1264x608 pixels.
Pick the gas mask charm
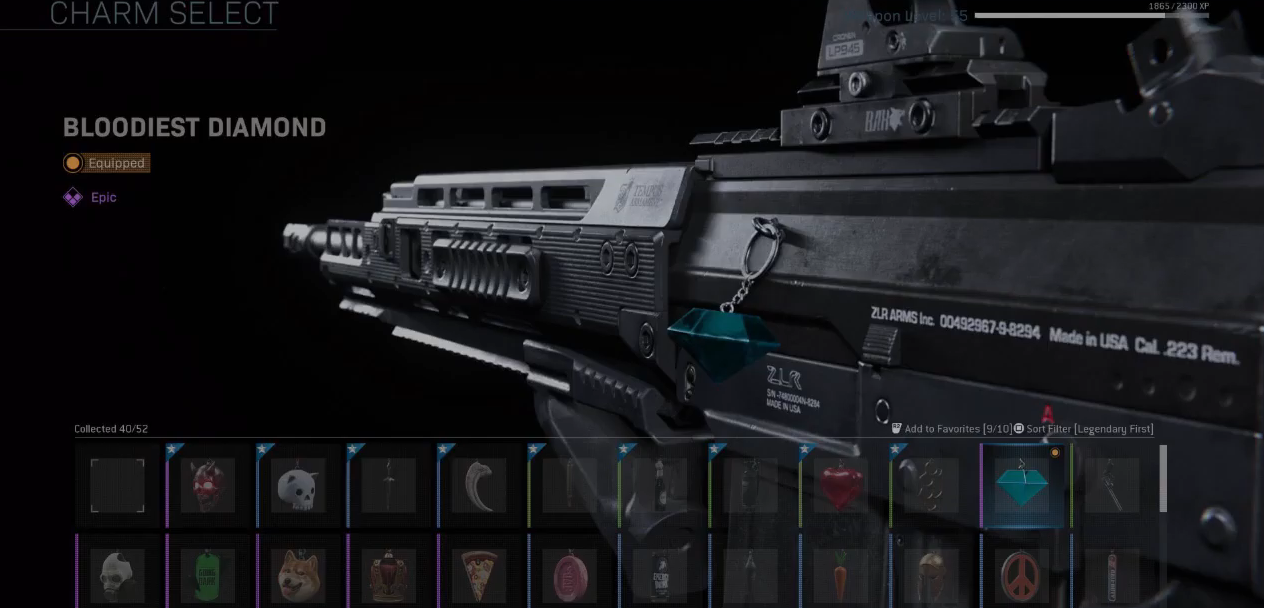click(x=117, y=575)
